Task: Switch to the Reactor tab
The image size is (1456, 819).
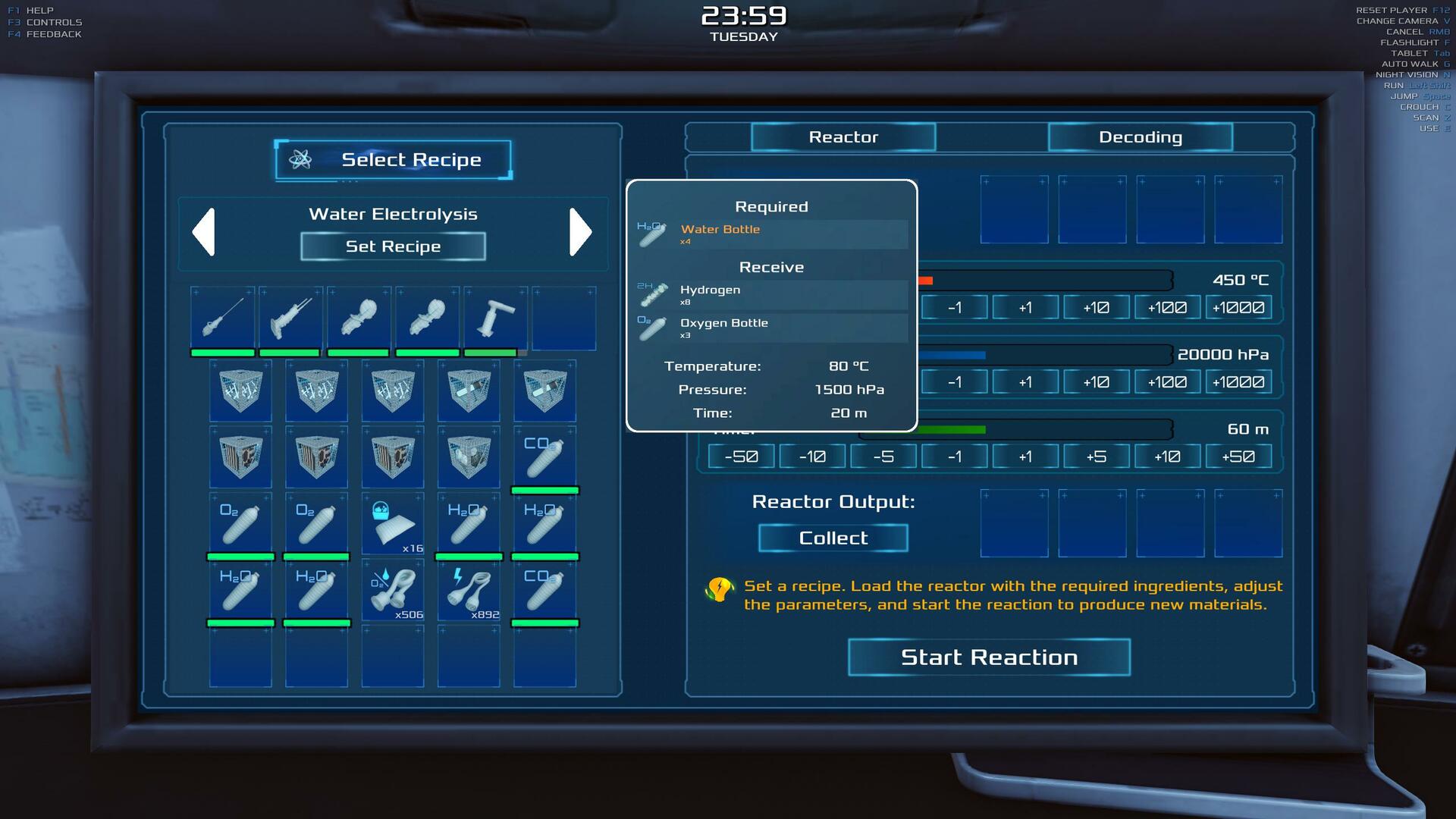Action: [843, 137]
